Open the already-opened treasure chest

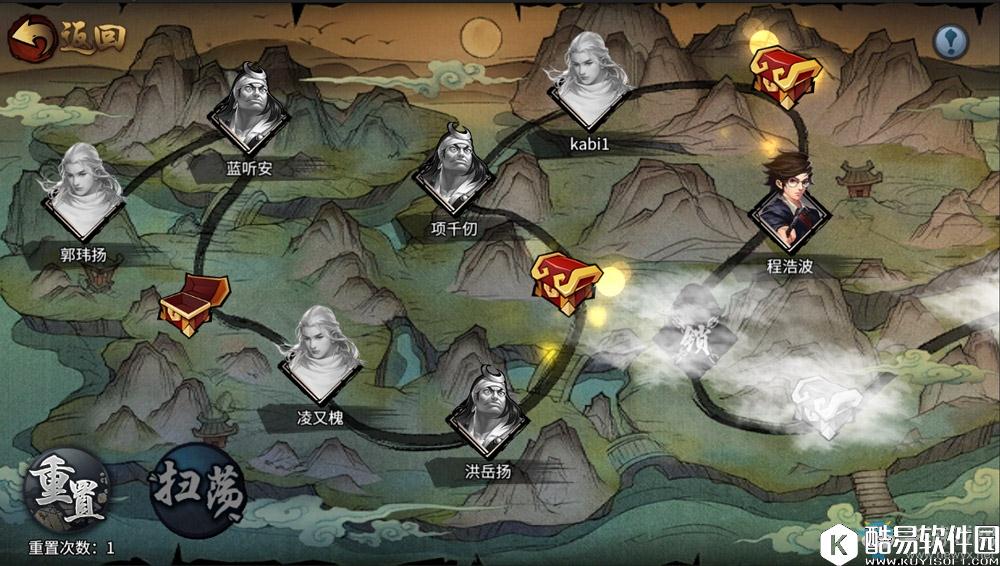pyautogui.click(x=193, y=303)
